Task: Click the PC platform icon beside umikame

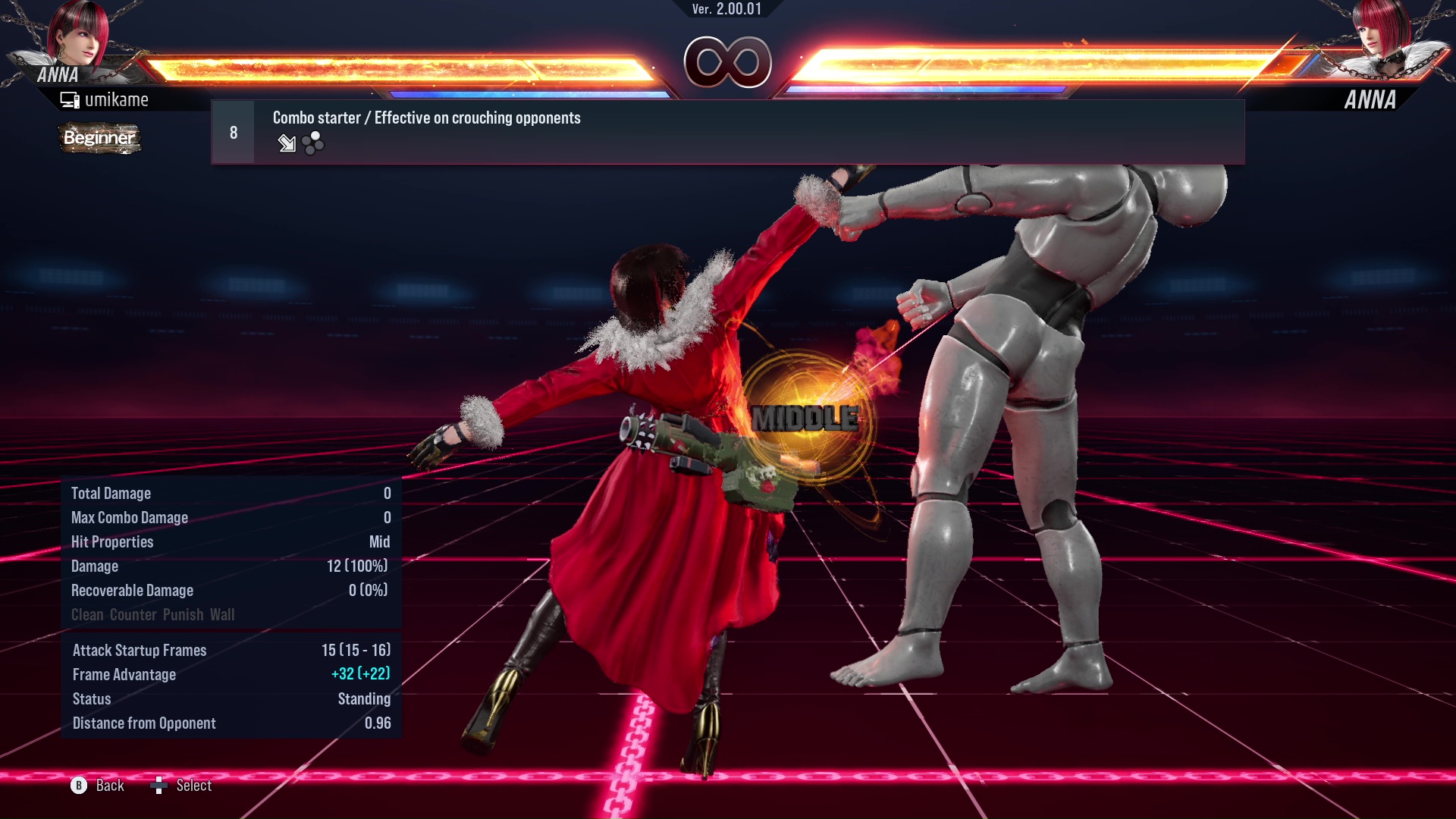Action: 70,99
